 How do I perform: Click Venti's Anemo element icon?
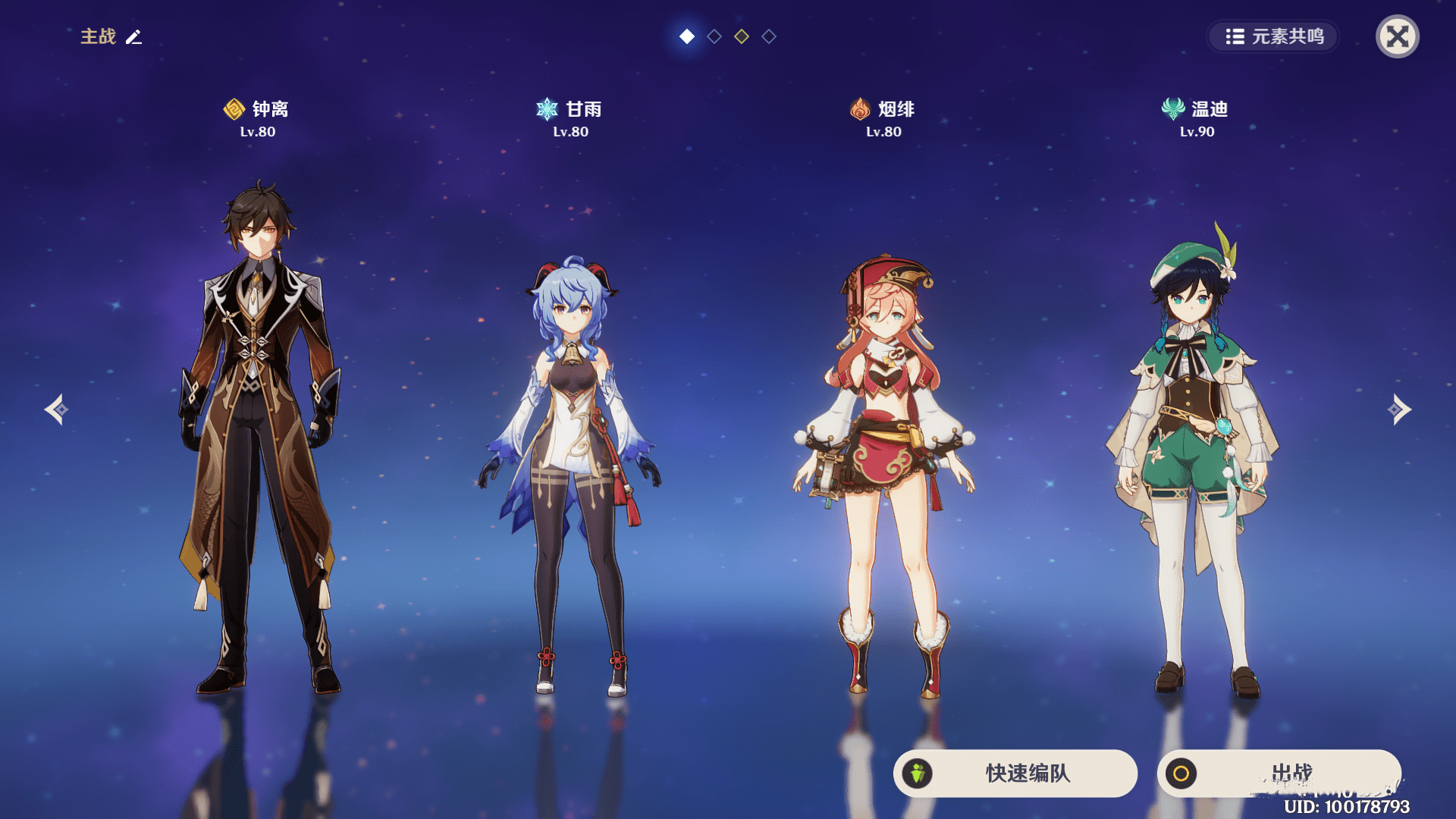(1172, 108)
